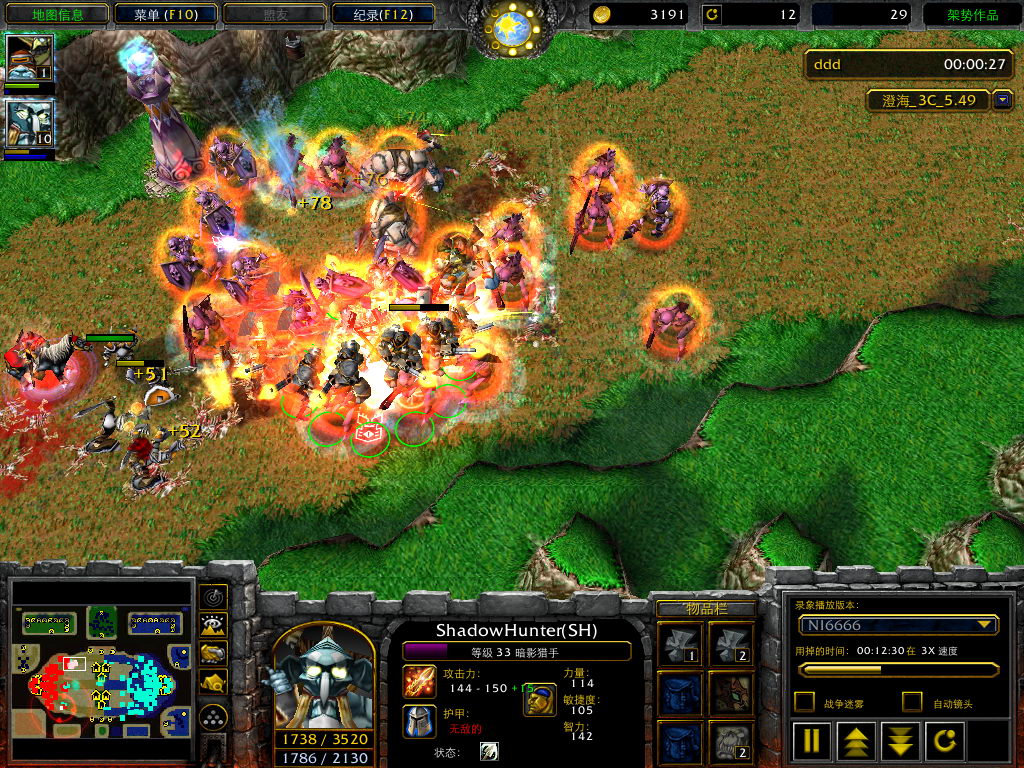Click the formation dots minimap button

click(x=213, y=716)
